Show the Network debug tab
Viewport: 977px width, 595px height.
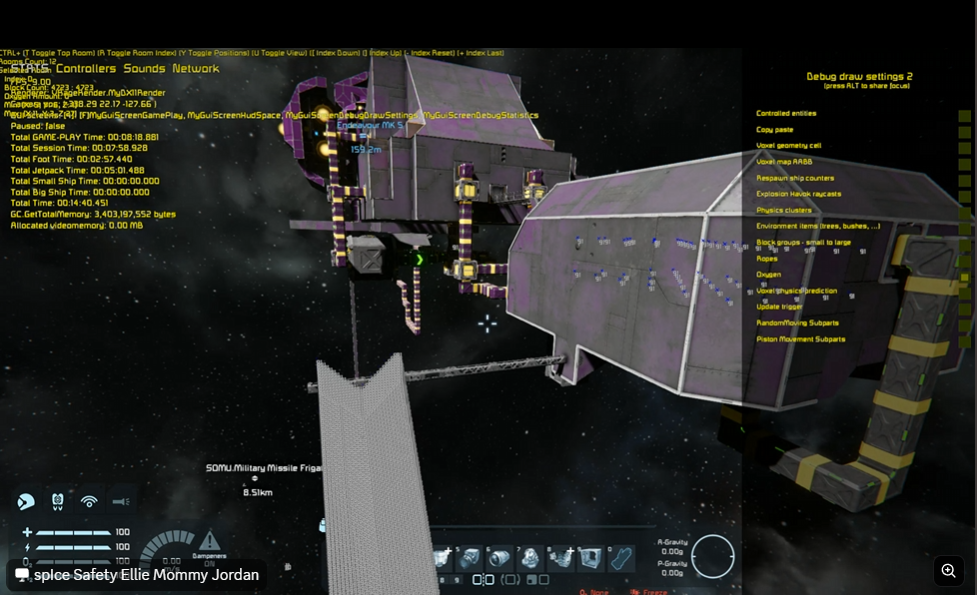pos(196,69)
